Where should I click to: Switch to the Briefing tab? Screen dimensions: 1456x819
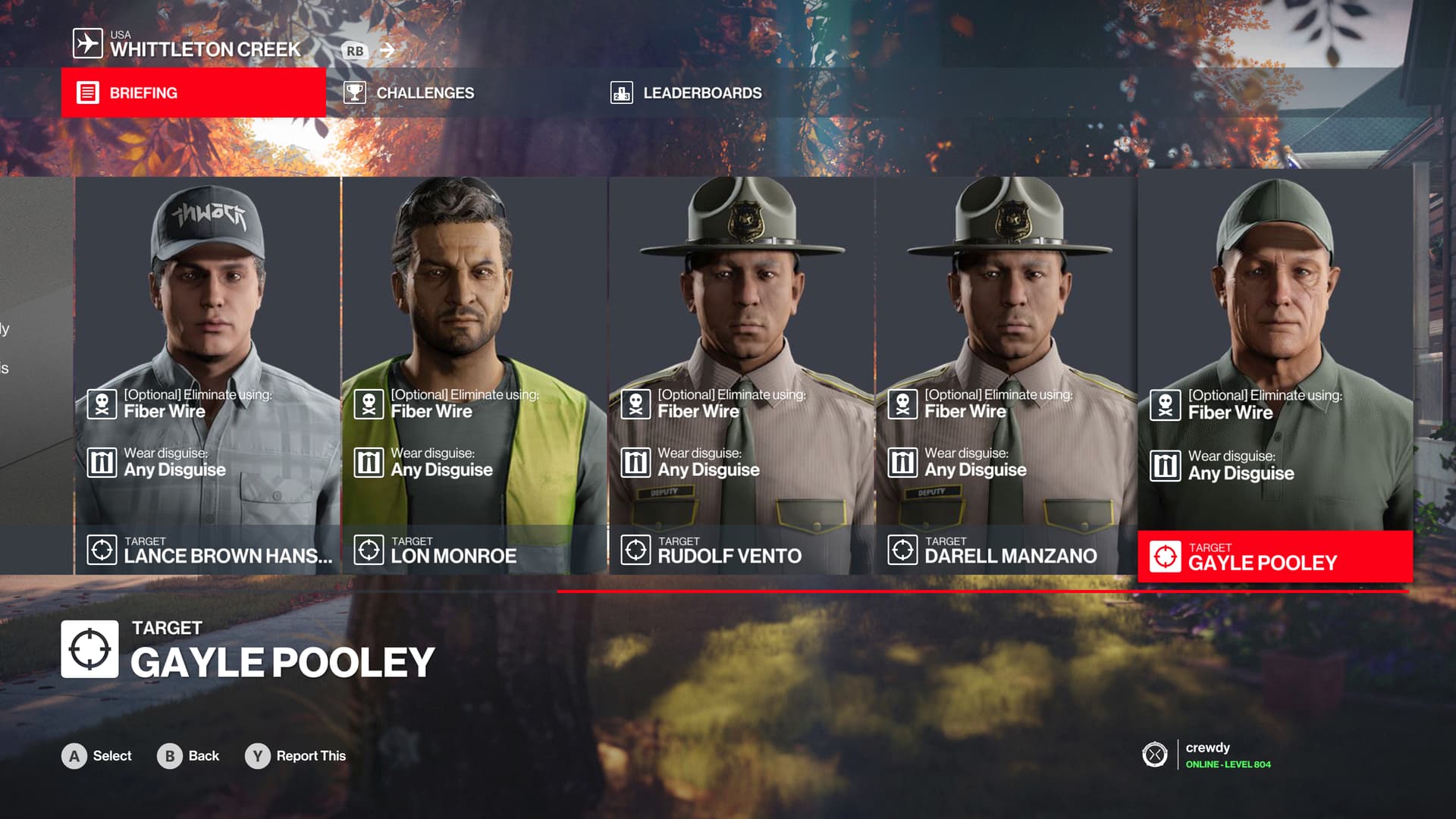[193, 93]
